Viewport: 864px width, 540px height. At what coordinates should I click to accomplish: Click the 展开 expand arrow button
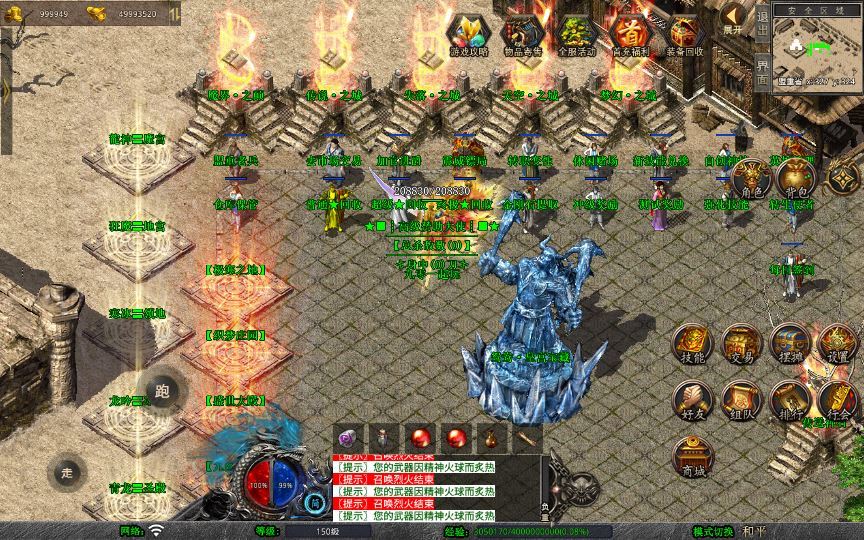click(733, 18)
